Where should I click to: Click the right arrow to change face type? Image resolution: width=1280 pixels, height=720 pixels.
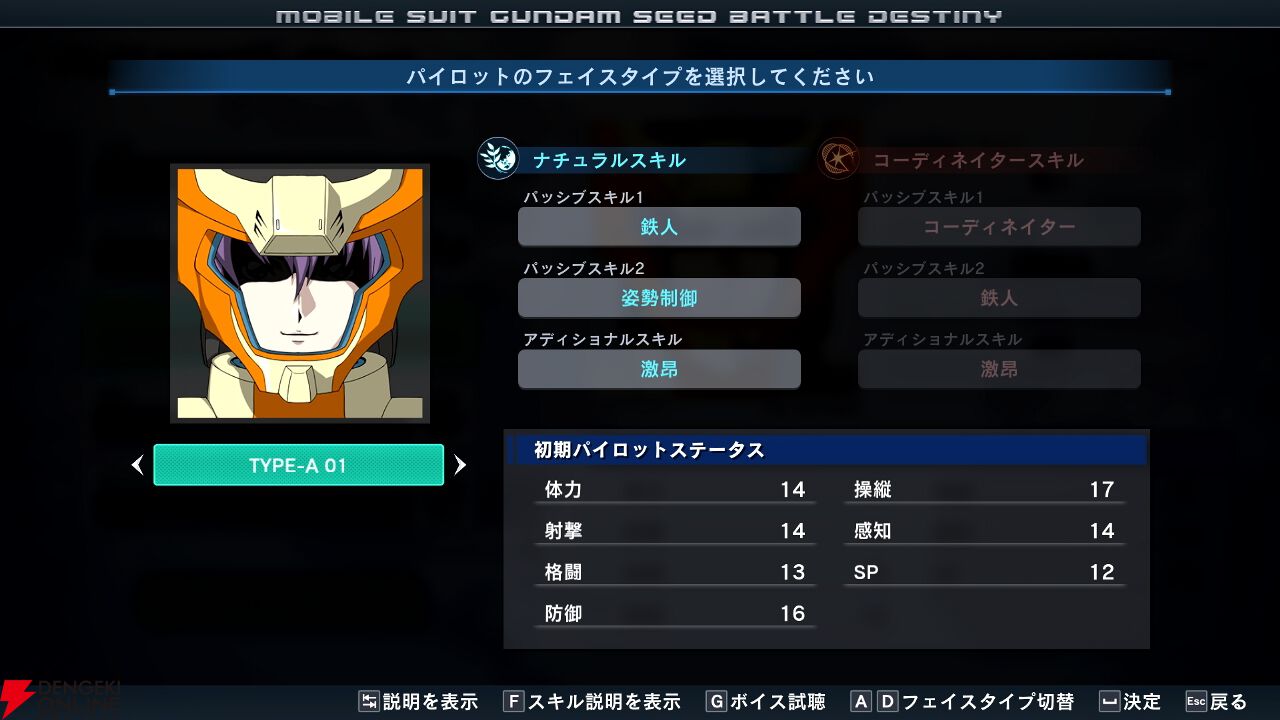coord(460,464)
